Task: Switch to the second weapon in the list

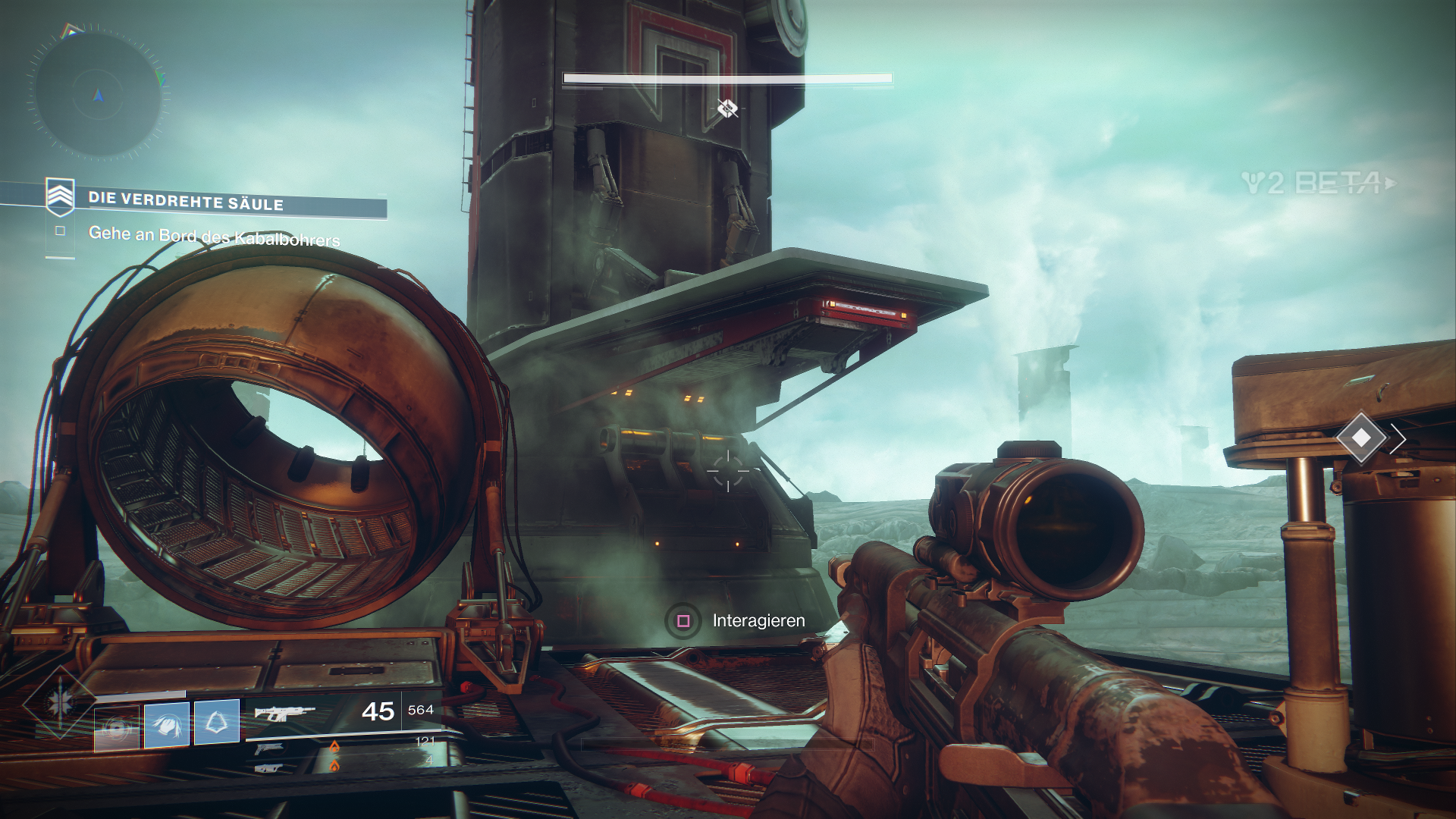Action: pyautogui.click(x=269, y=749)
